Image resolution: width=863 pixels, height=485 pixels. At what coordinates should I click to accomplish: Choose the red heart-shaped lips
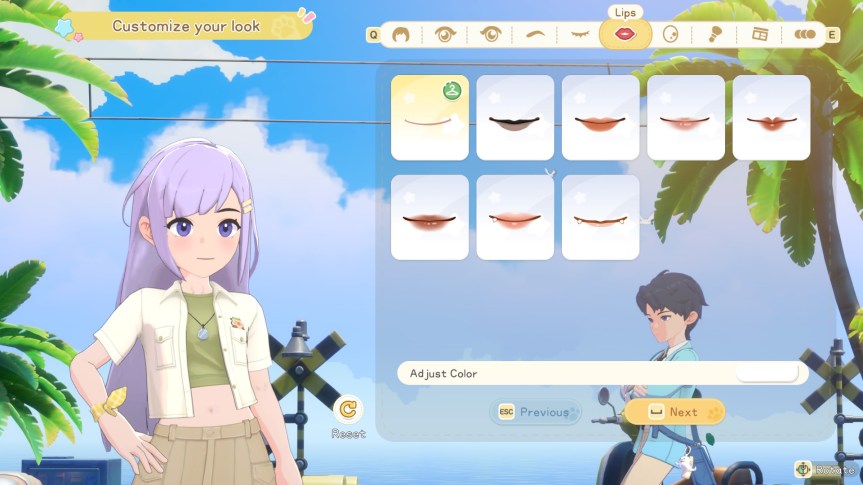[x=771, y=118]
